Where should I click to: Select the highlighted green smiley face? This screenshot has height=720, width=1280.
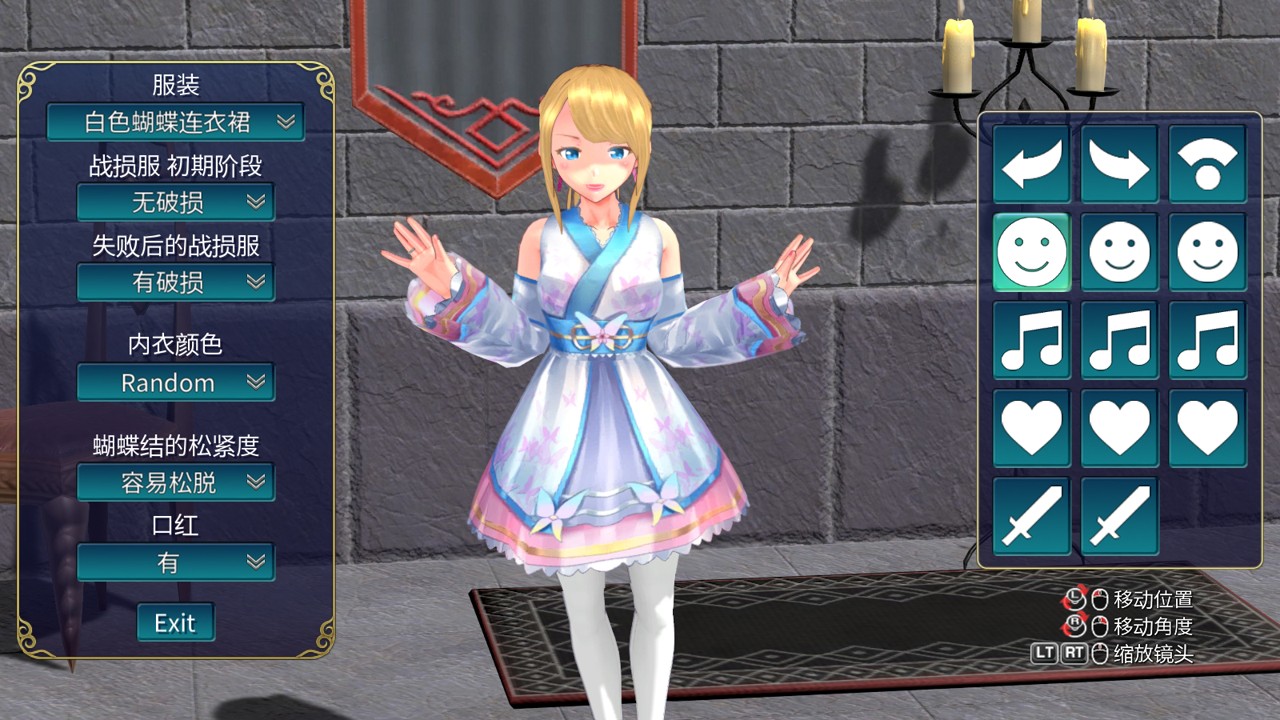coord(1032,252)
